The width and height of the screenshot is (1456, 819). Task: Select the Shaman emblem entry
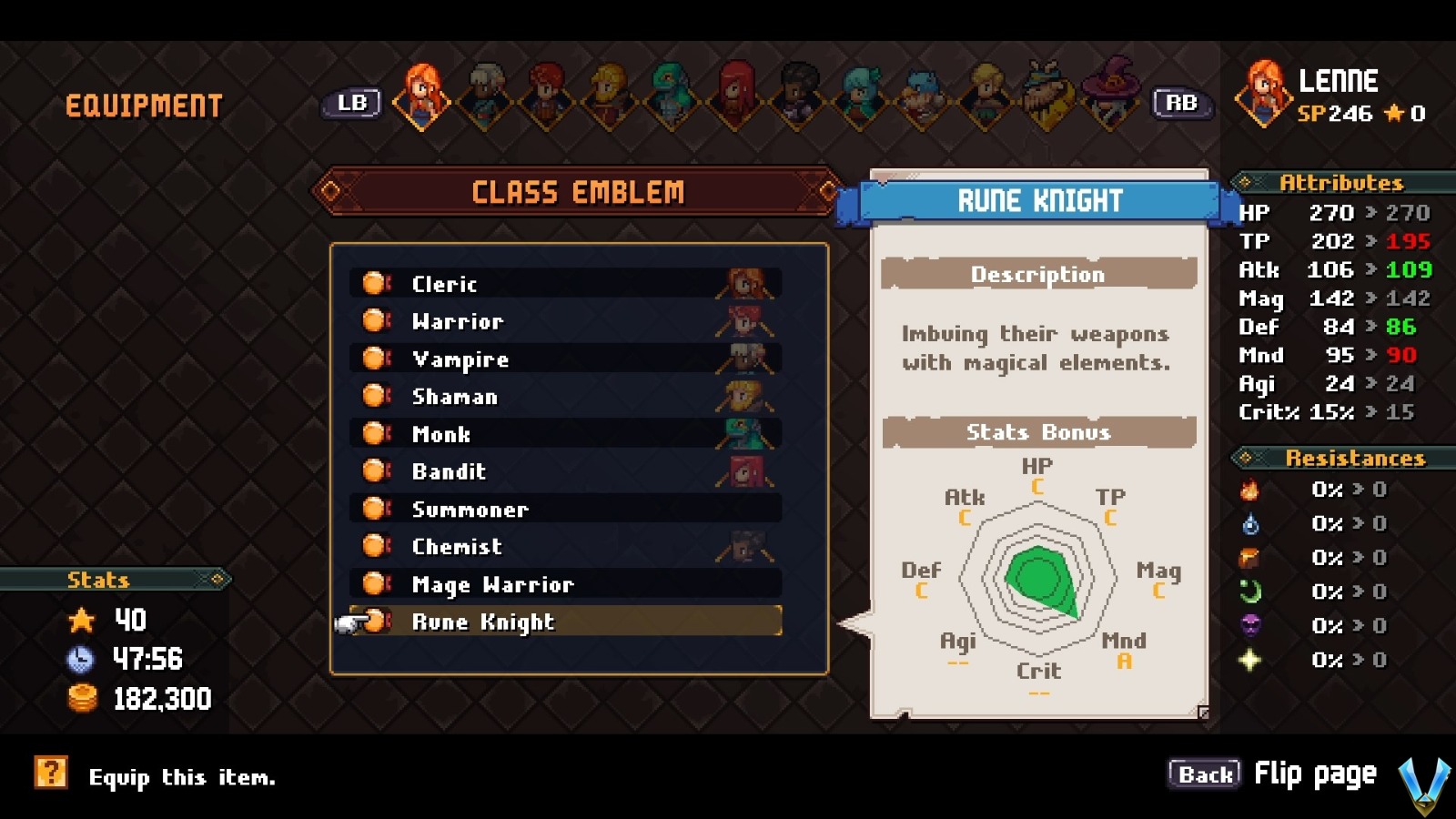pos(564,397)
